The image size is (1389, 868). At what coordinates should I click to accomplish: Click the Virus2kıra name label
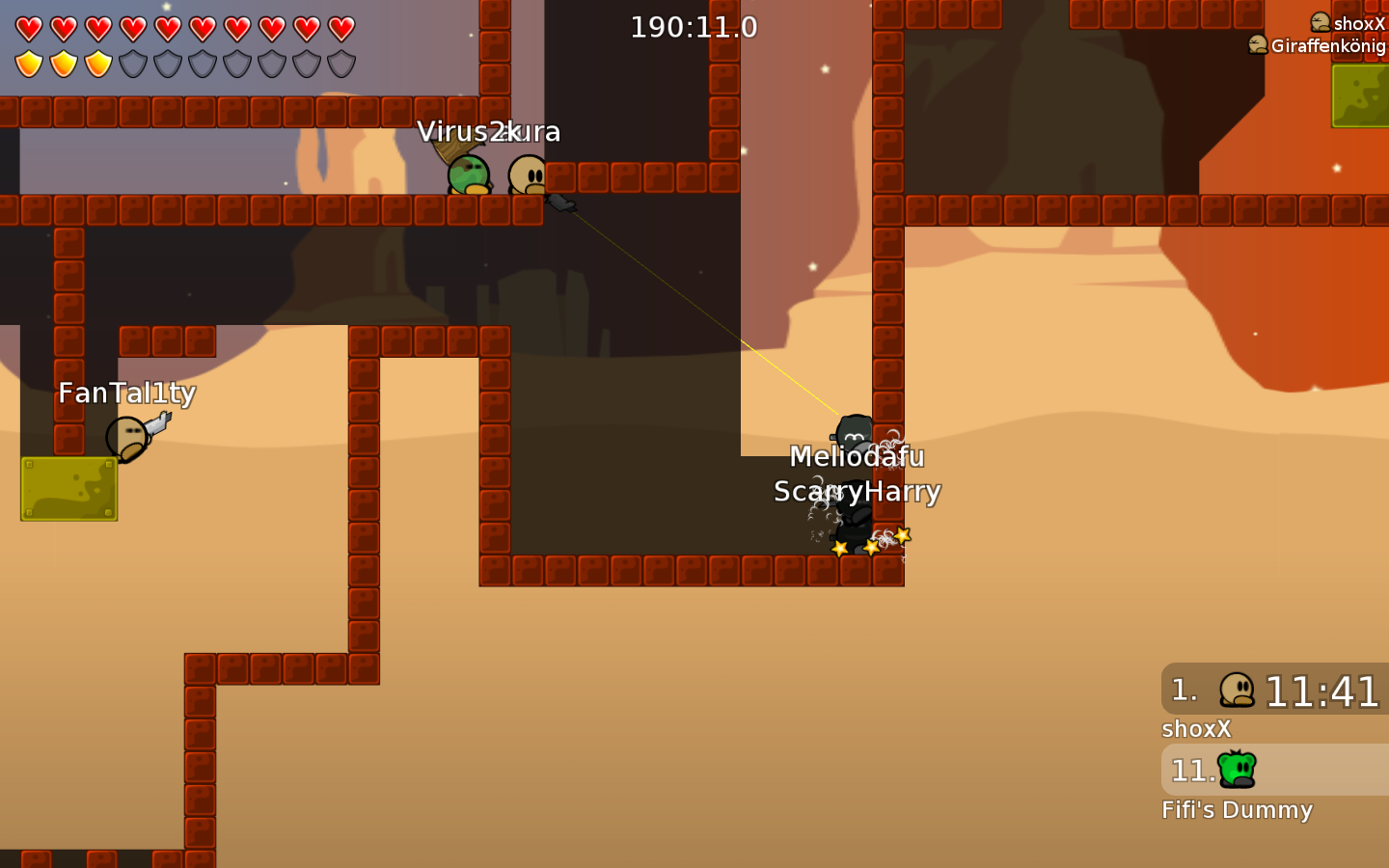[490, 131]
